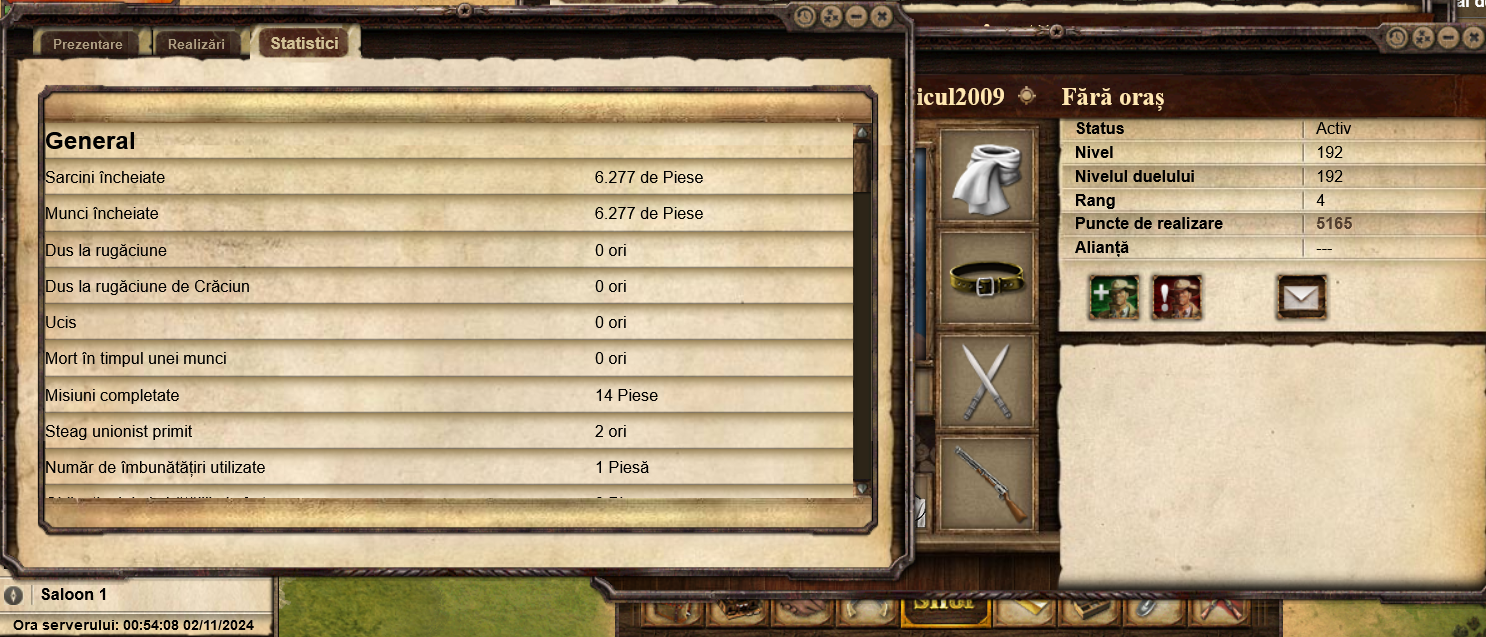Image resolution: width=1486 pixels, height=637 pixels.
Task: Open the Realizări tab
Action: pyautogui.click(x=196, y=44)
